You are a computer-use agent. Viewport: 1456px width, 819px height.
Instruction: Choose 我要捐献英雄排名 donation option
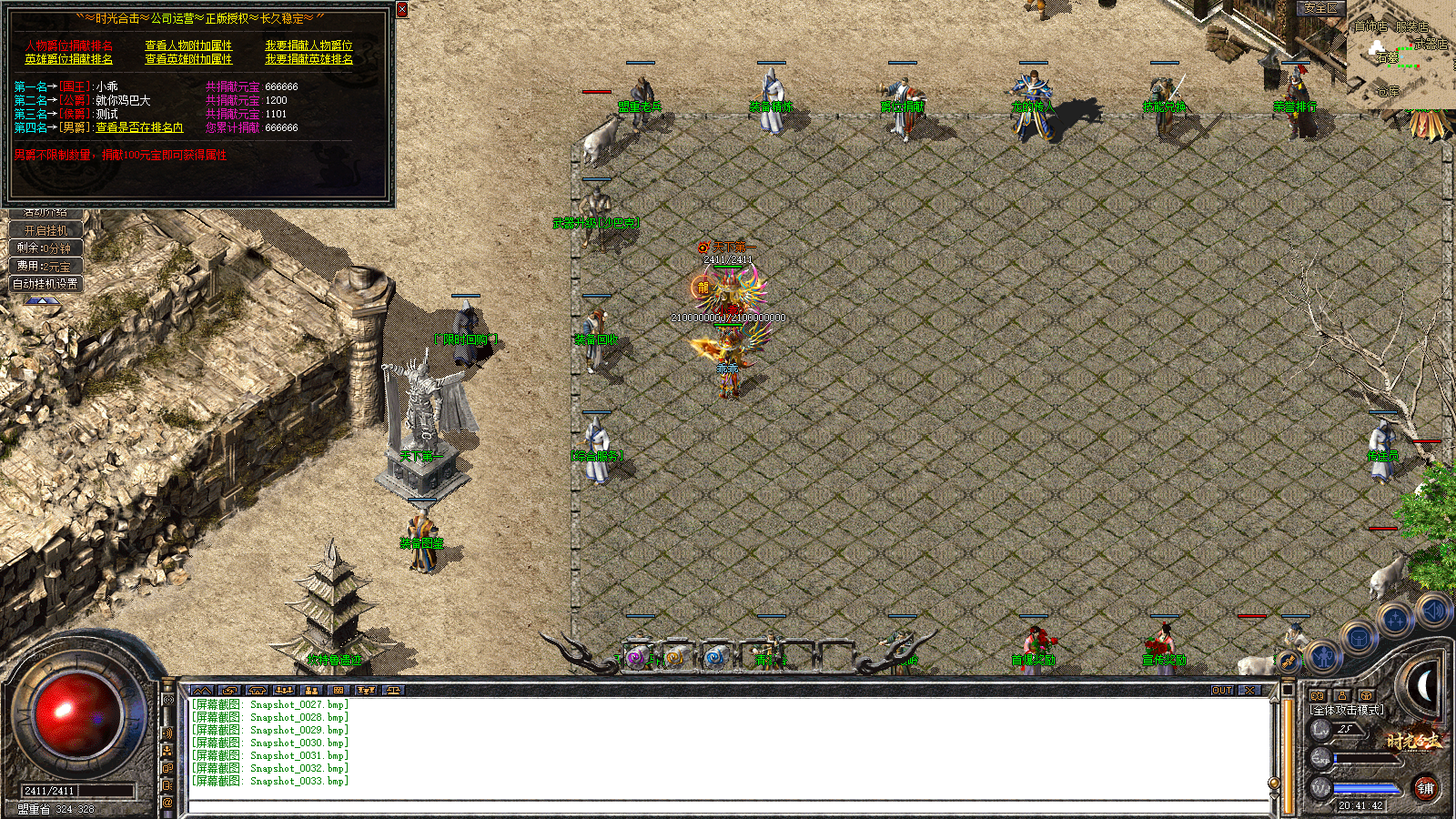tap(308, 59)
